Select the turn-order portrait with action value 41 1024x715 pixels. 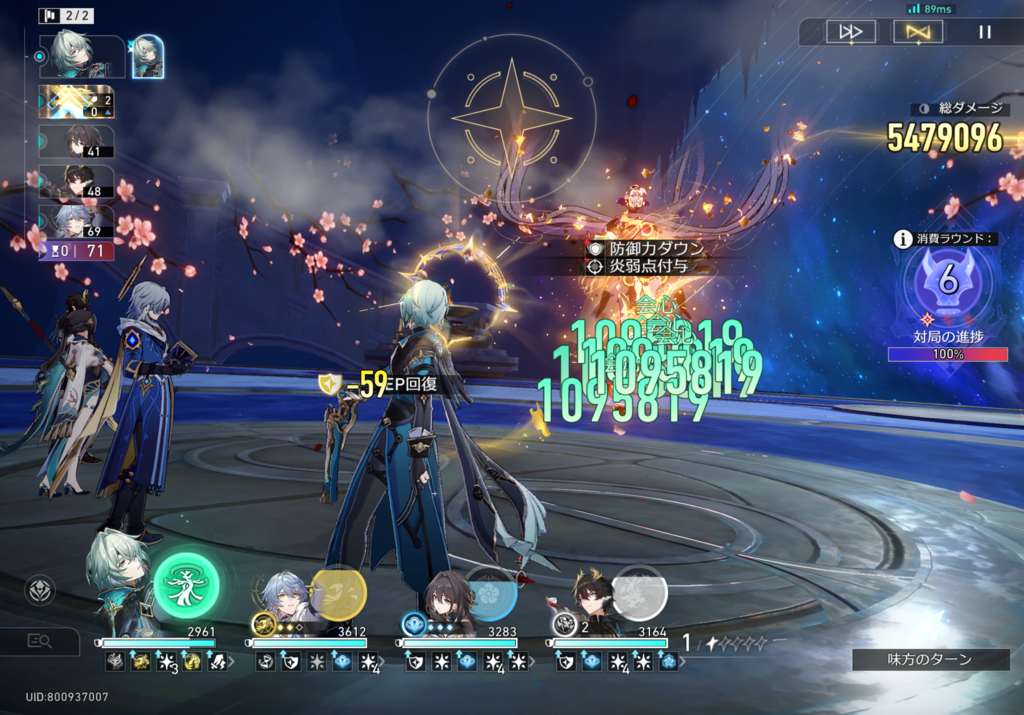pos(79,140)
